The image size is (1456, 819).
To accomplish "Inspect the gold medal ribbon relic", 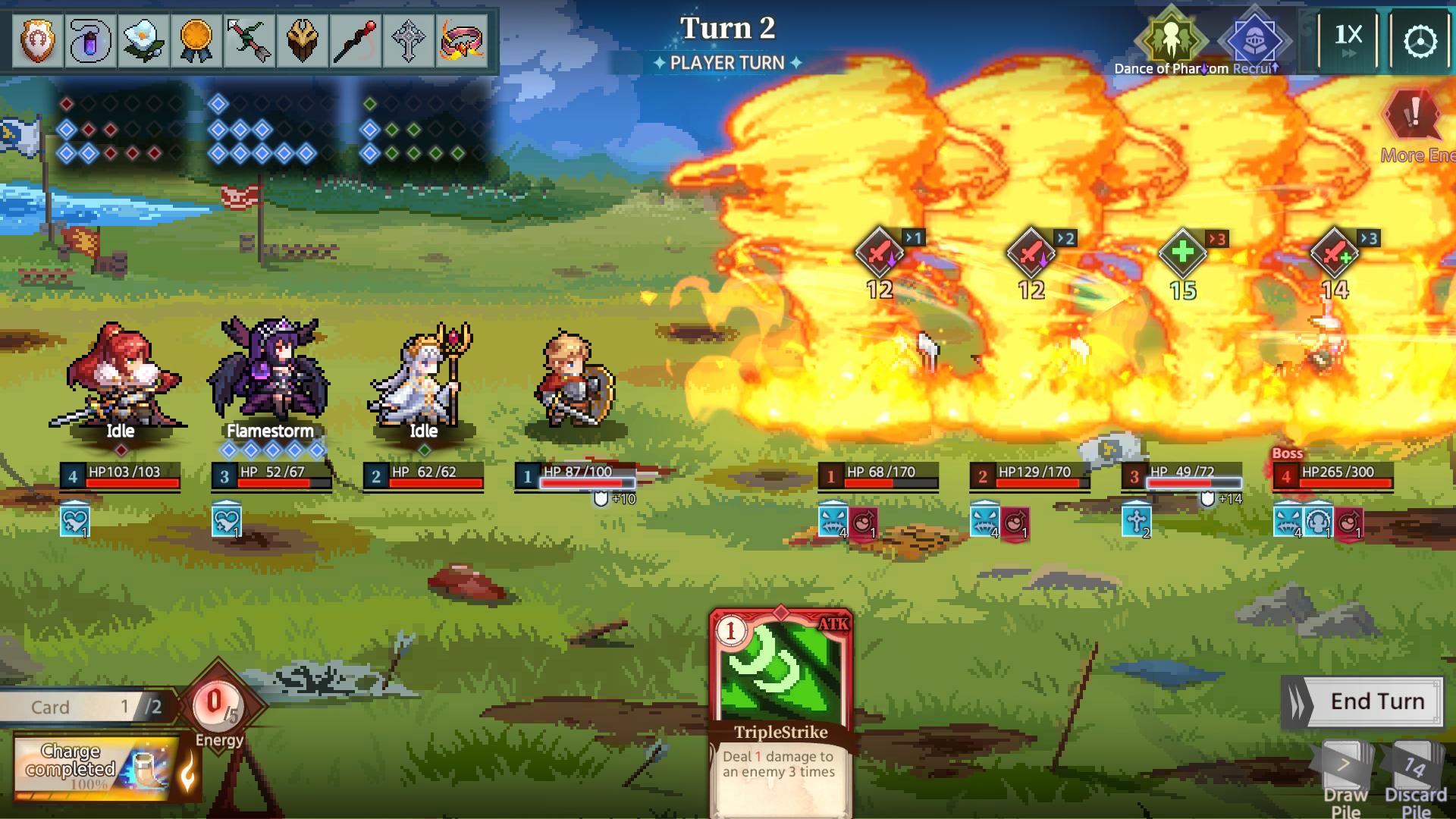I will [196, 40].
